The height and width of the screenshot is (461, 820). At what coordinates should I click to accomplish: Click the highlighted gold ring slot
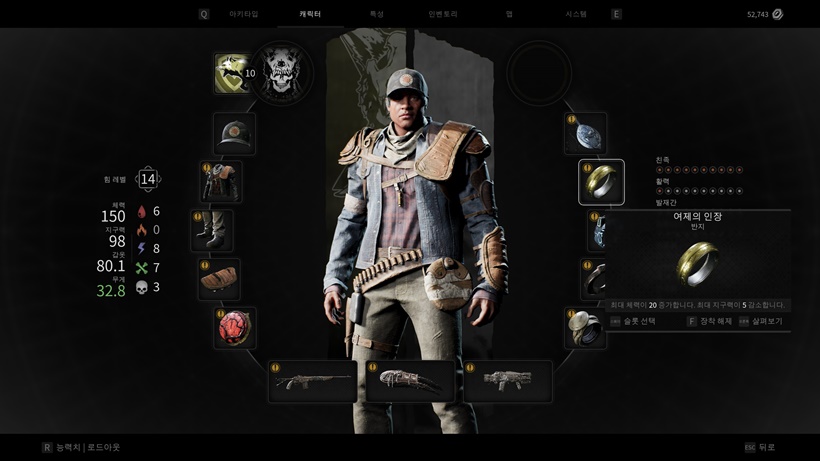pos(601,182)
